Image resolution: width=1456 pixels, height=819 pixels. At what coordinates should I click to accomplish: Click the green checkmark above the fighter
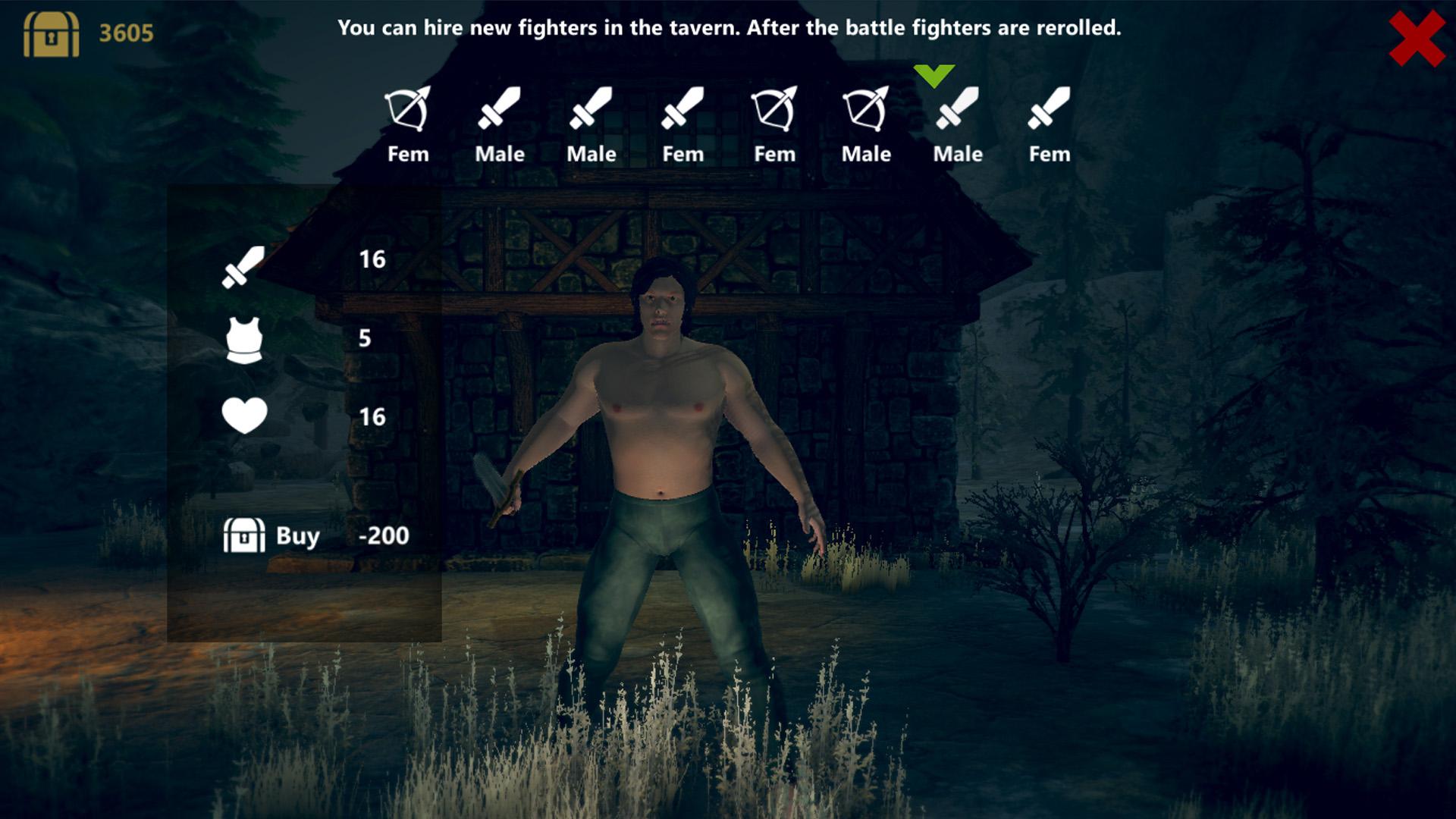tap(934, 74)
